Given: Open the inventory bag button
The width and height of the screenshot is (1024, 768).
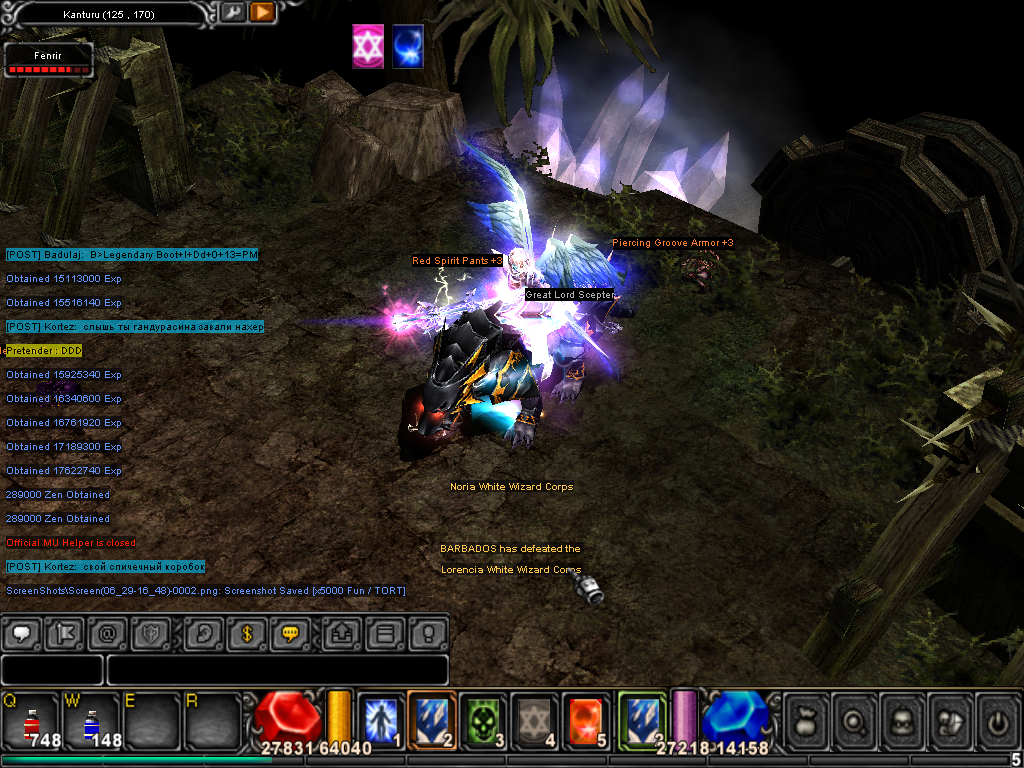Looking at the screenshot, I should pos(806,718).
